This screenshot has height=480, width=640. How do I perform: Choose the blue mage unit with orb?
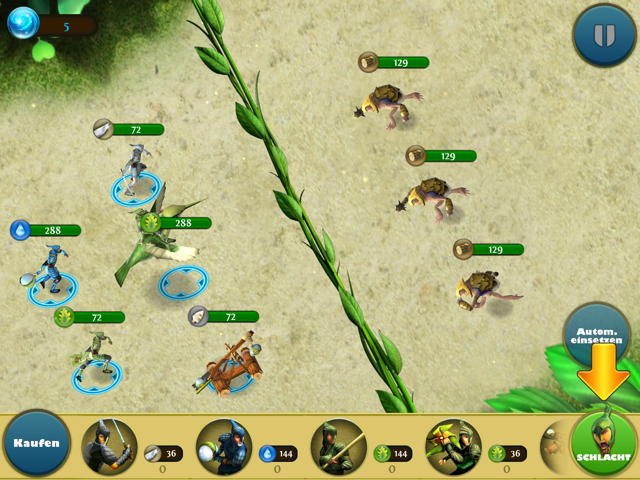[224, 446]
